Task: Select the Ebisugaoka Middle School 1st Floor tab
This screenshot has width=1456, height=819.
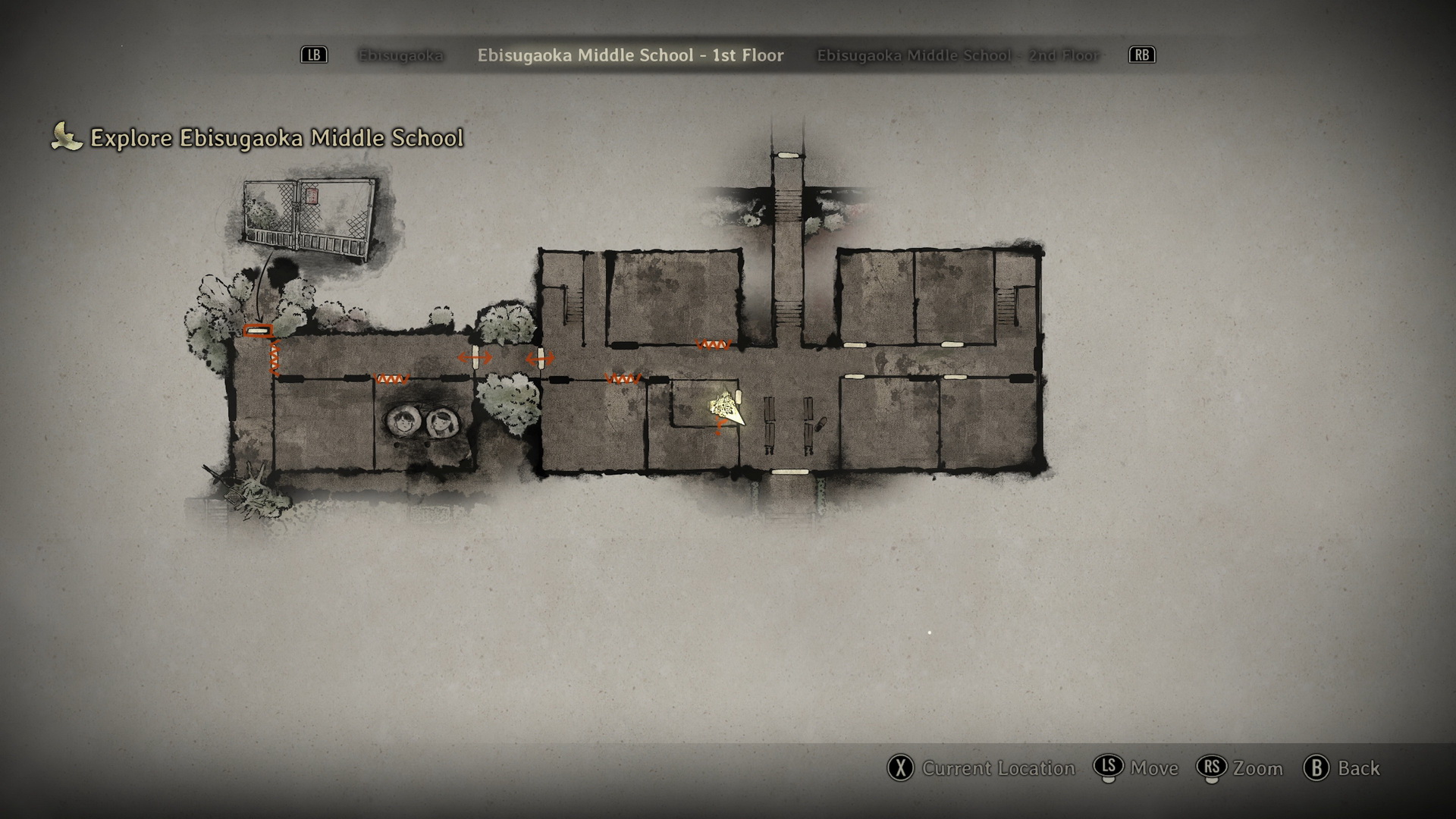Action: click(x=630, y=55)
